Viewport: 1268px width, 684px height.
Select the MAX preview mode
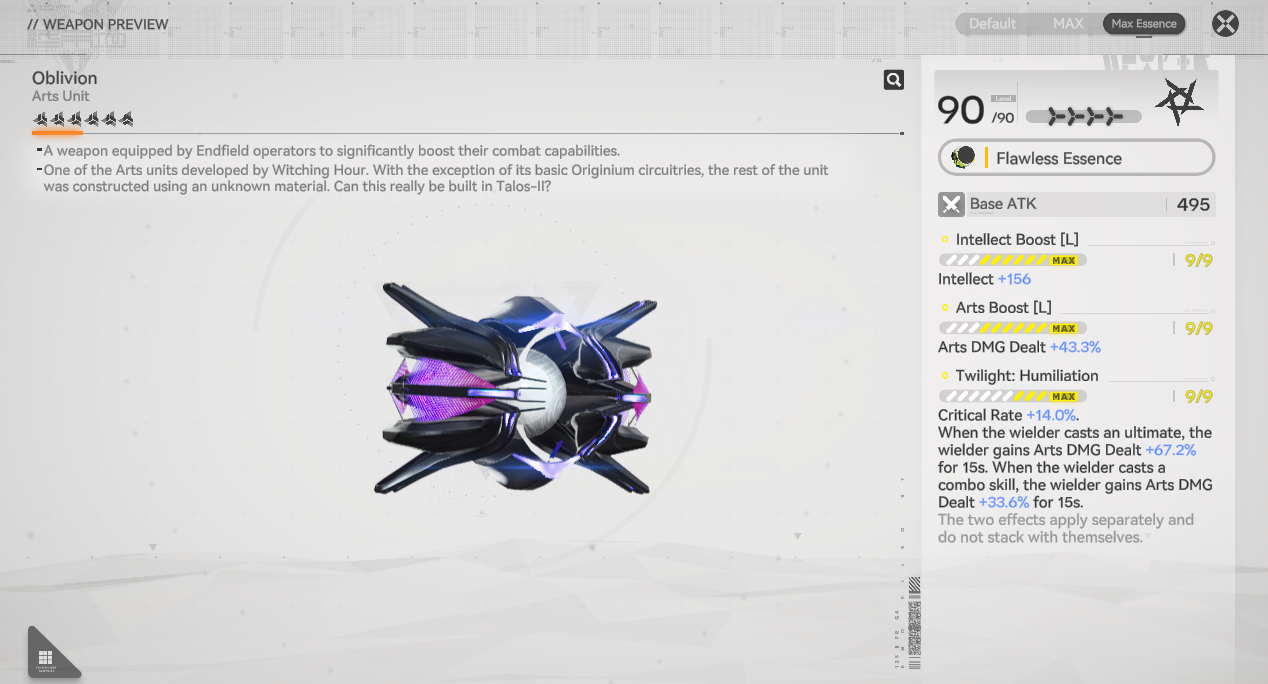1068,23
